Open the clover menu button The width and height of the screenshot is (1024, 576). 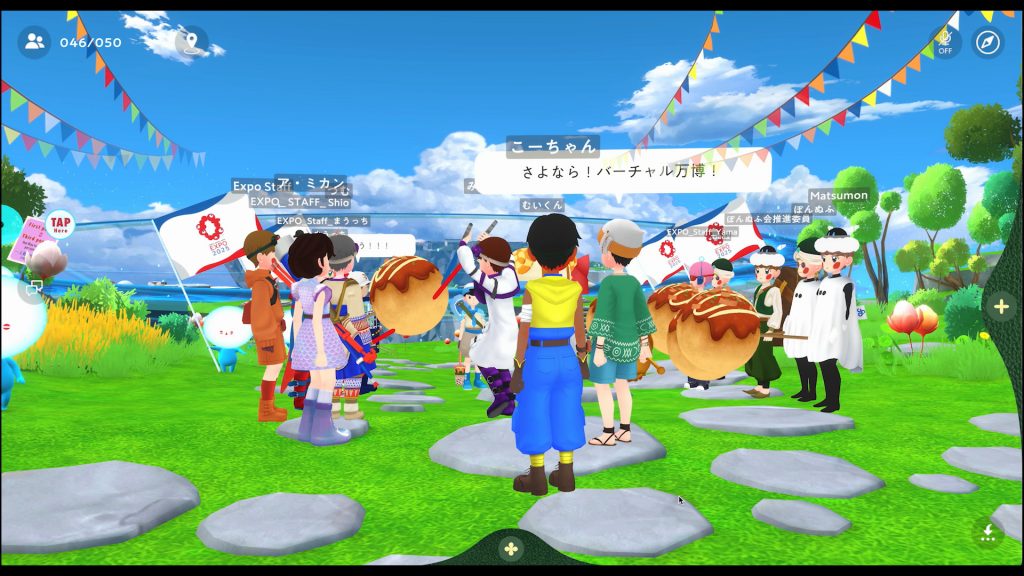pos(511,549)
